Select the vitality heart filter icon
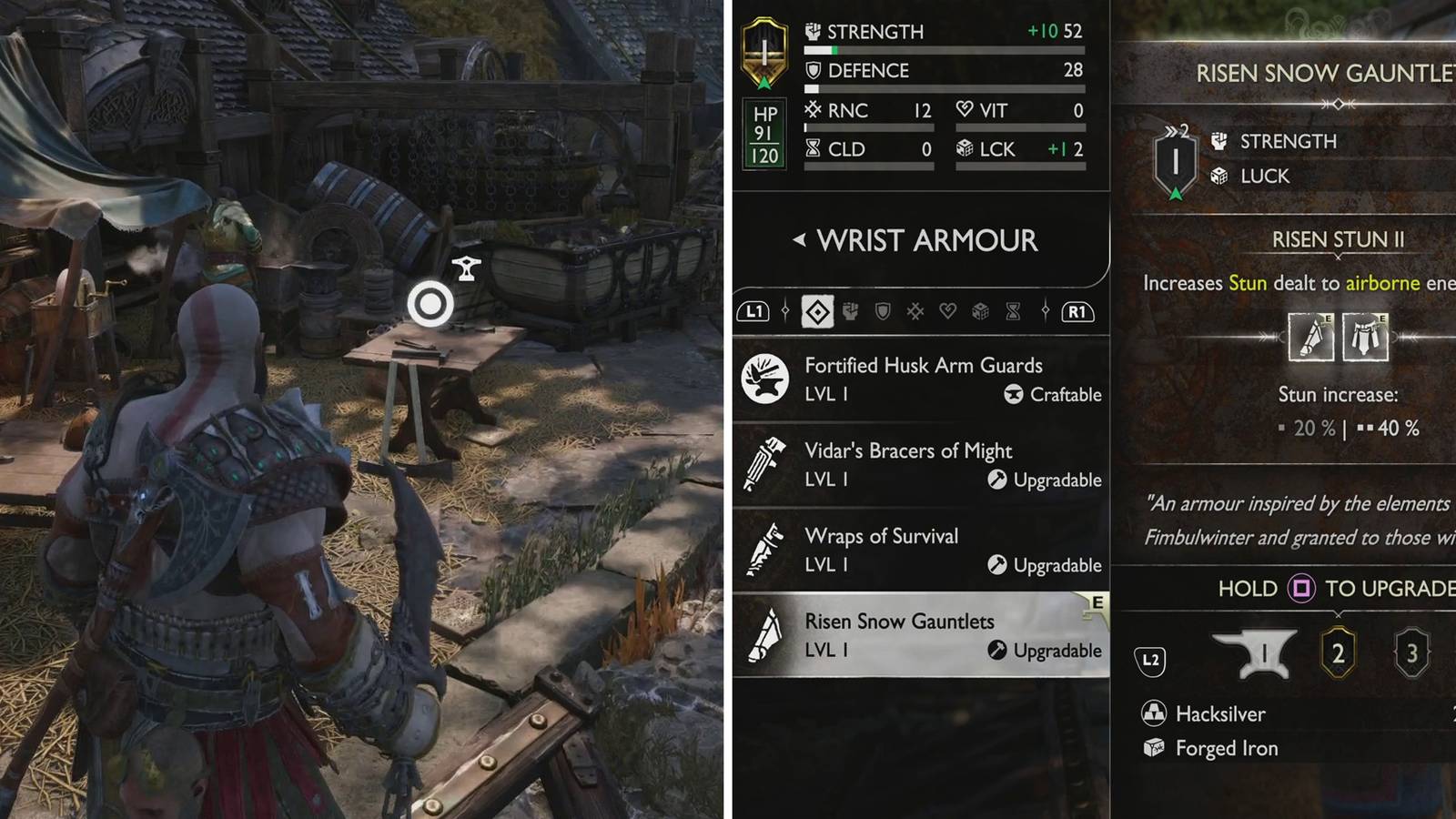 point(948,312)
